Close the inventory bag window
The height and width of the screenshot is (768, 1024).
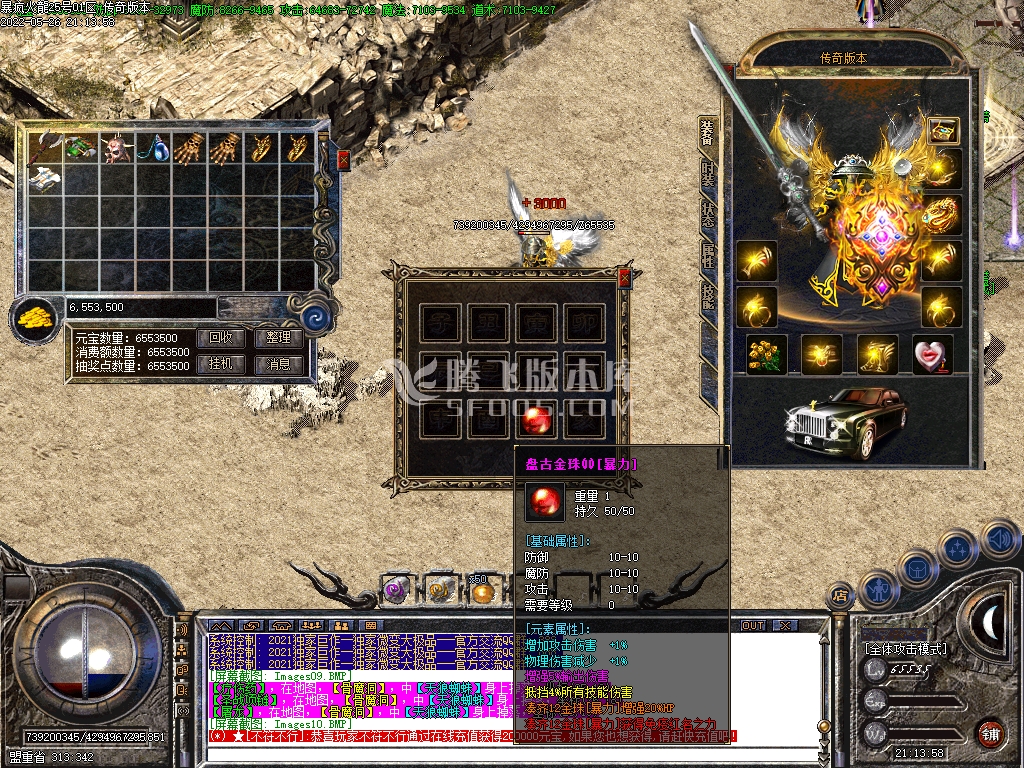click(344, 159)
